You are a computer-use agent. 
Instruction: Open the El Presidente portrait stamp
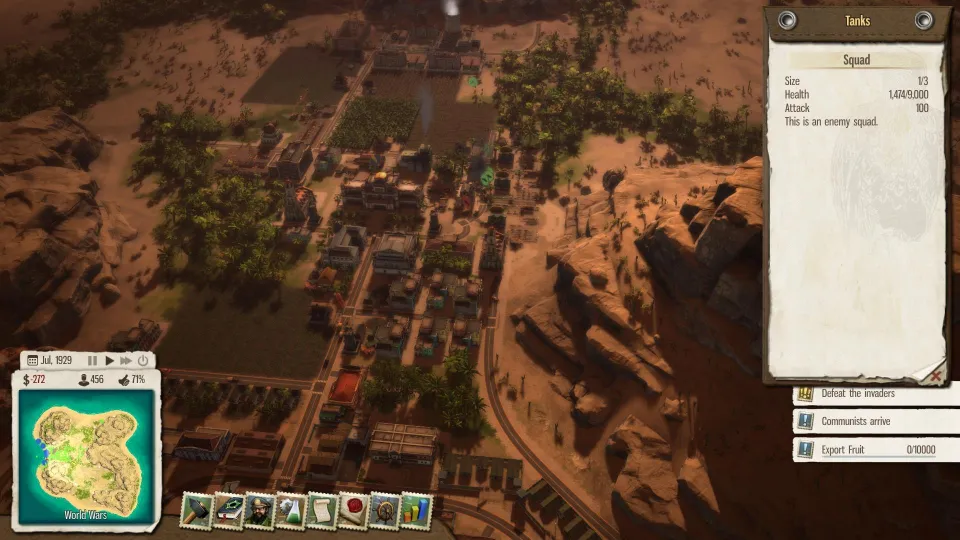click(x=260, y=511)
